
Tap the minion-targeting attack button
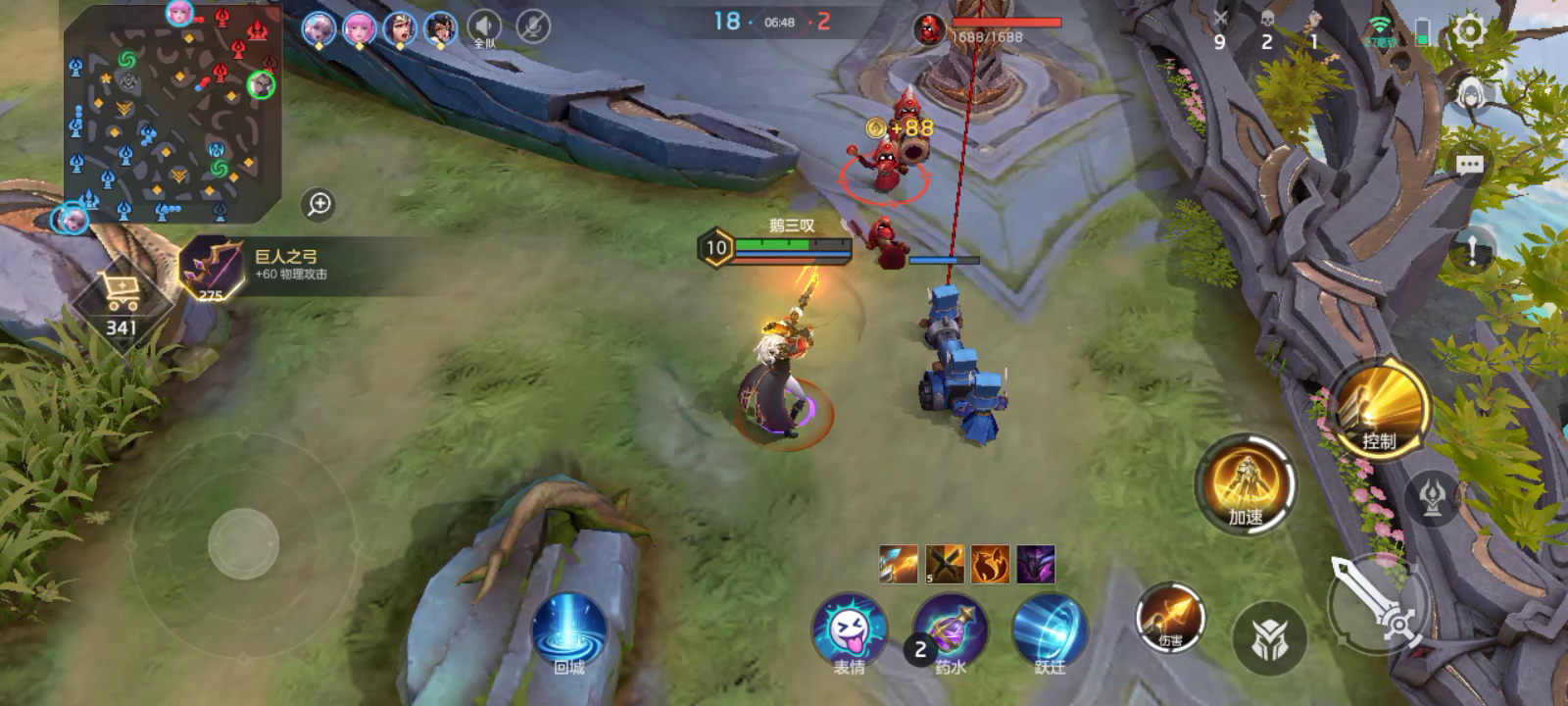[x=1268, y=639]
